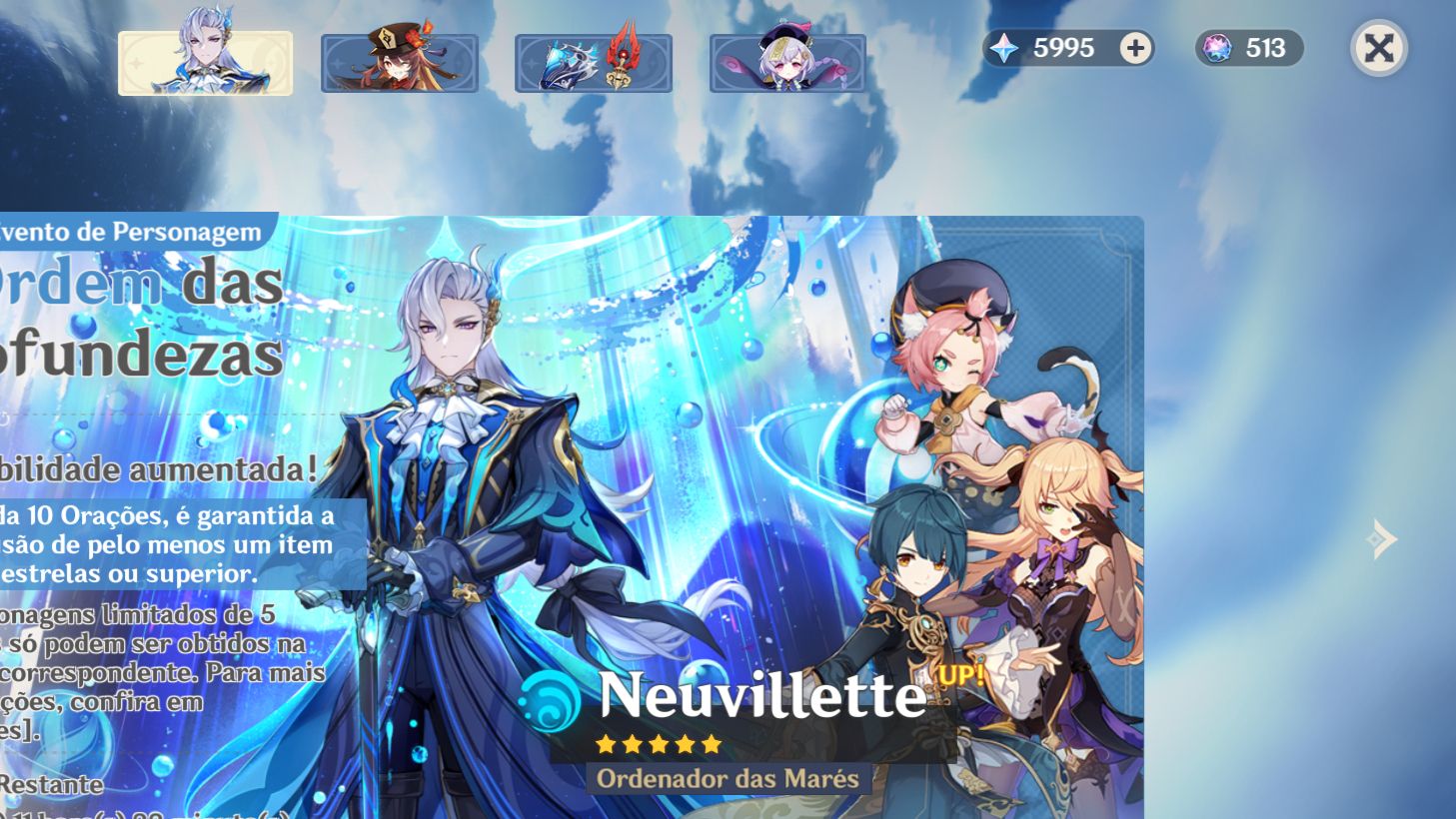Click the five-star rarity stars under Neuvillette

tap(656, 743)
